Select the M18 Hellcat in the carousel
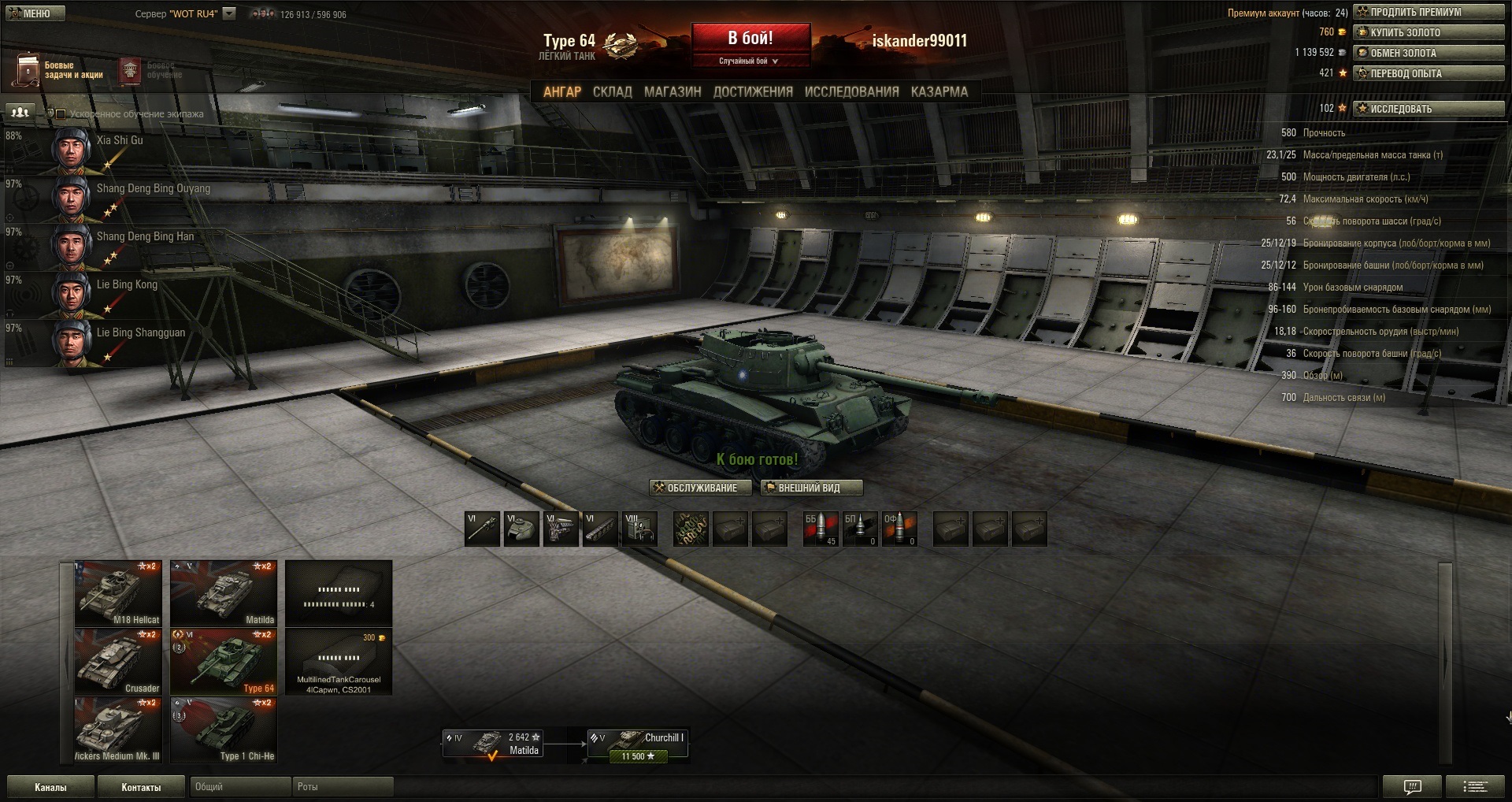This screenshot has height=802, width=1512. [x=118, y=593]
